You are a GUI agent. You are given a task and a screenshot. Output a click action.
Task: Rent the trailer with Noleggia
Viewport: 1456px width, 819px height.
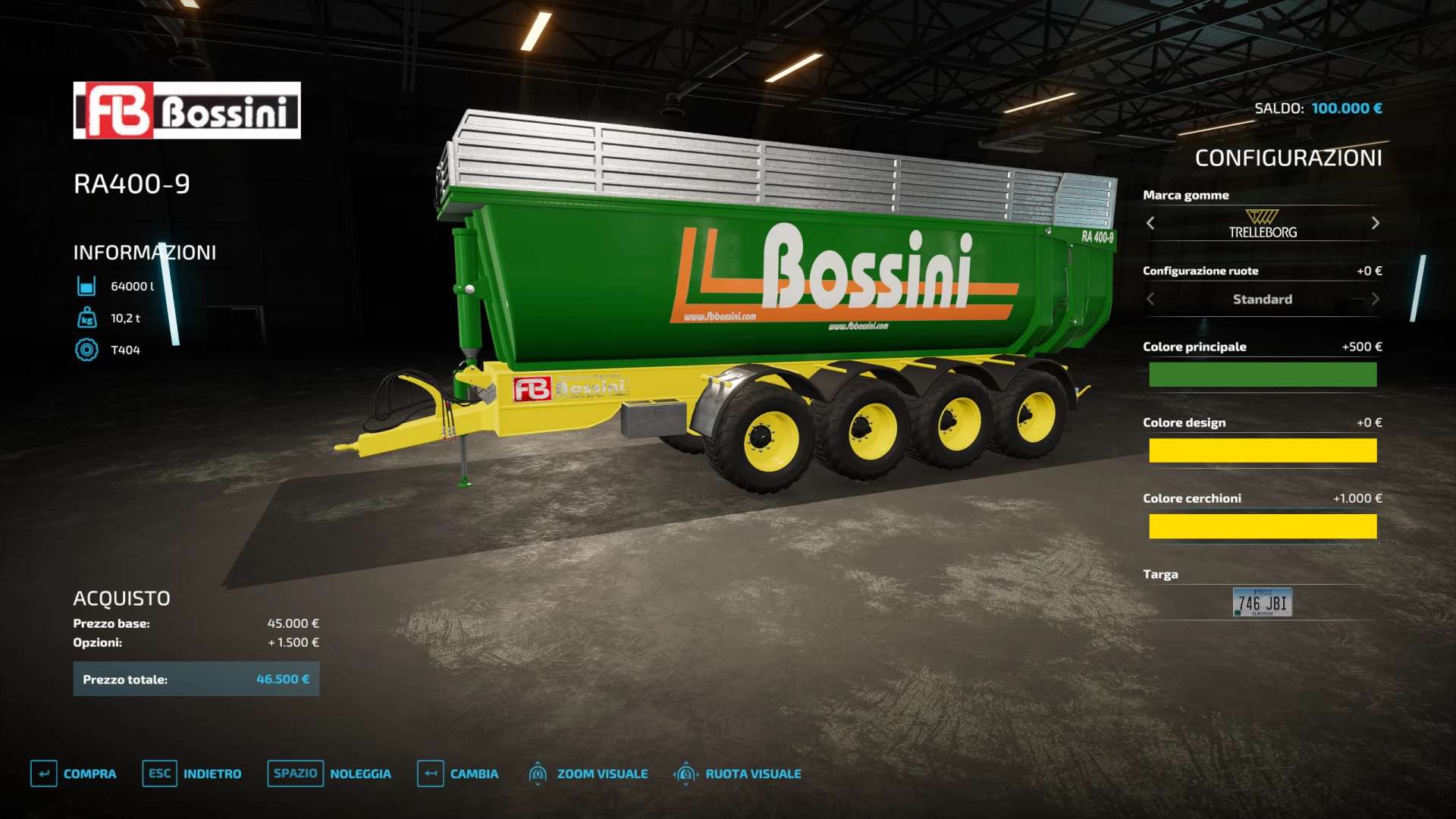[x=329, y=773]
